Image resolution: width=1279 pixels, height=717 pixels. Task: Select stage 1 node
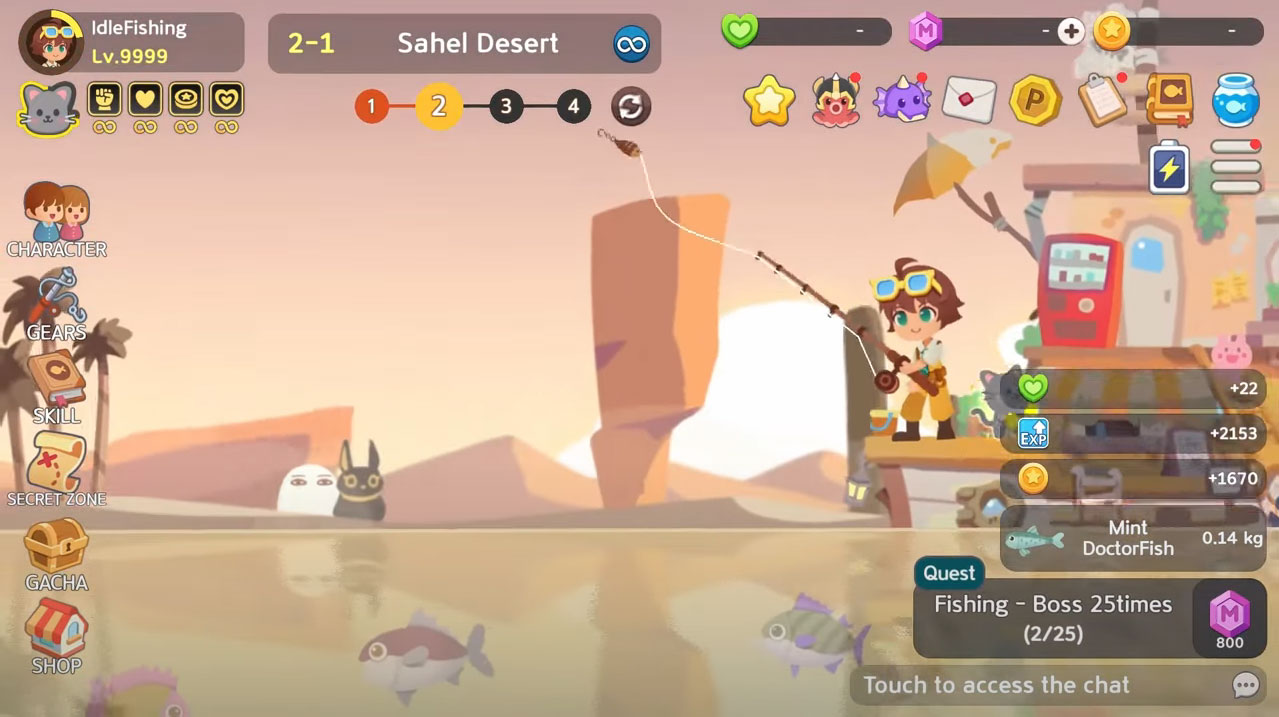tap(371, 106)
